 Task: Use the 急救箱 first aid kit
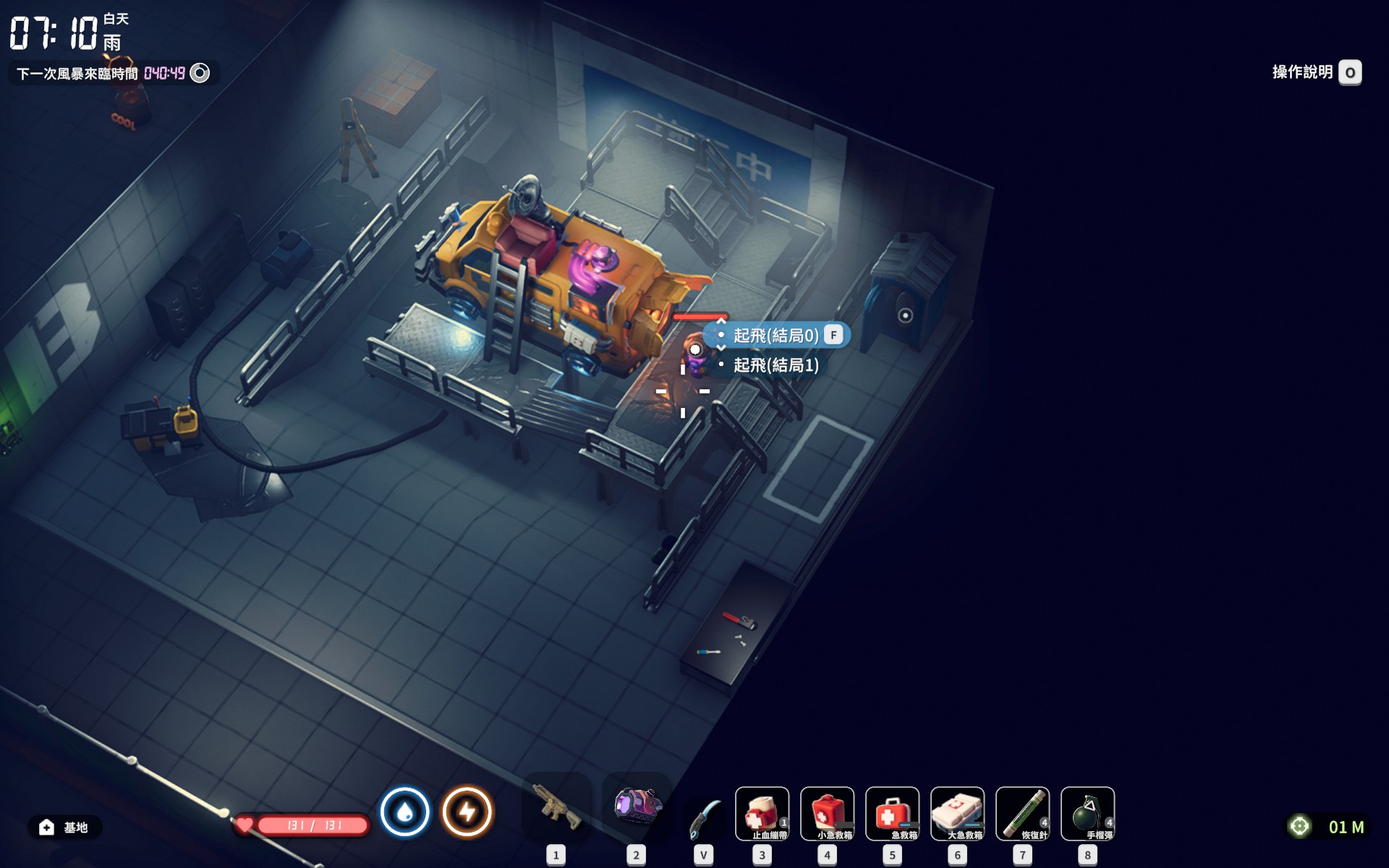click(892, 814)
